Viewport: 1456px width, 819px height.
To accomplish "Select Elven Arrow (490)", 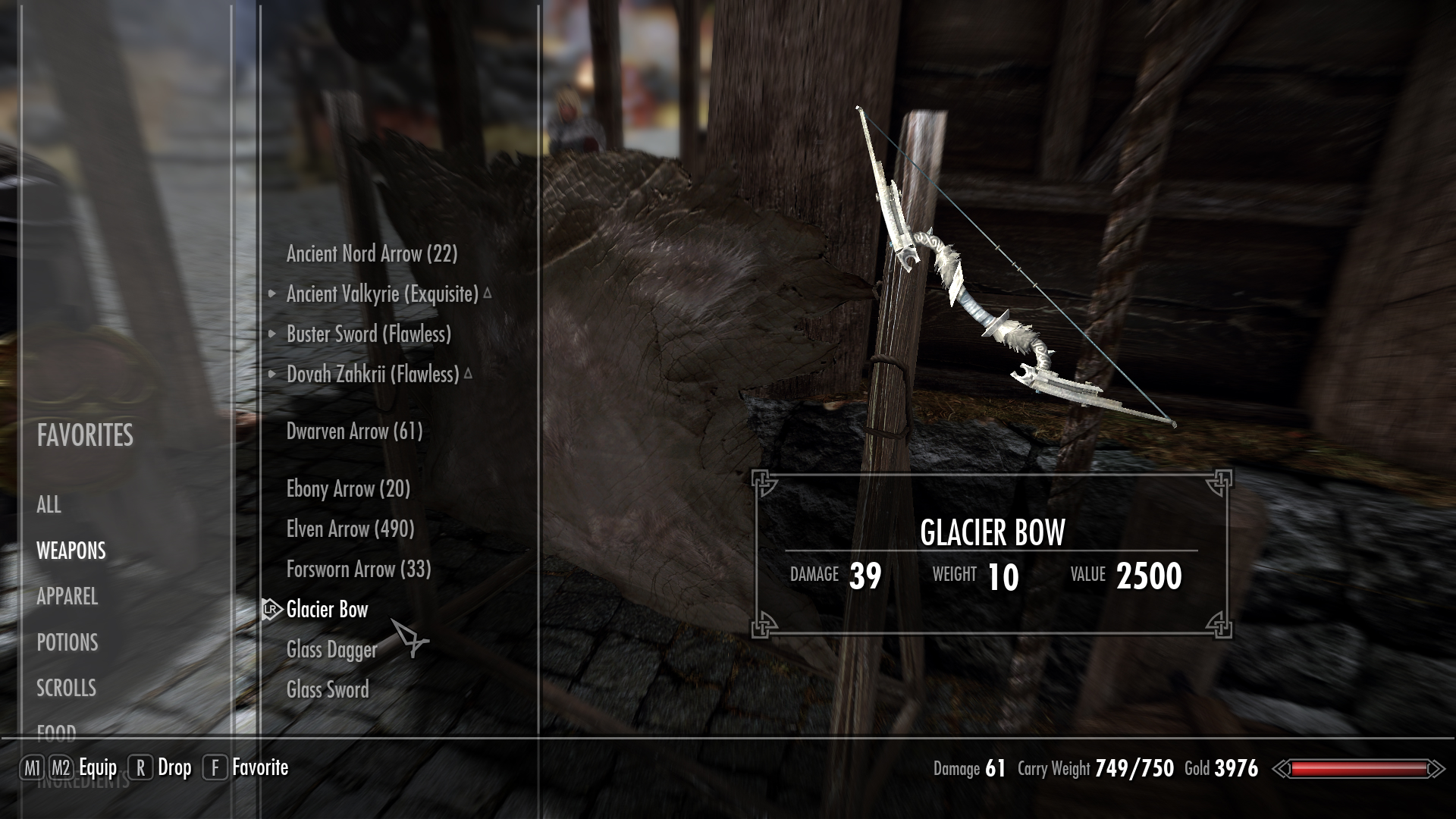I will (x=350, y=529).
